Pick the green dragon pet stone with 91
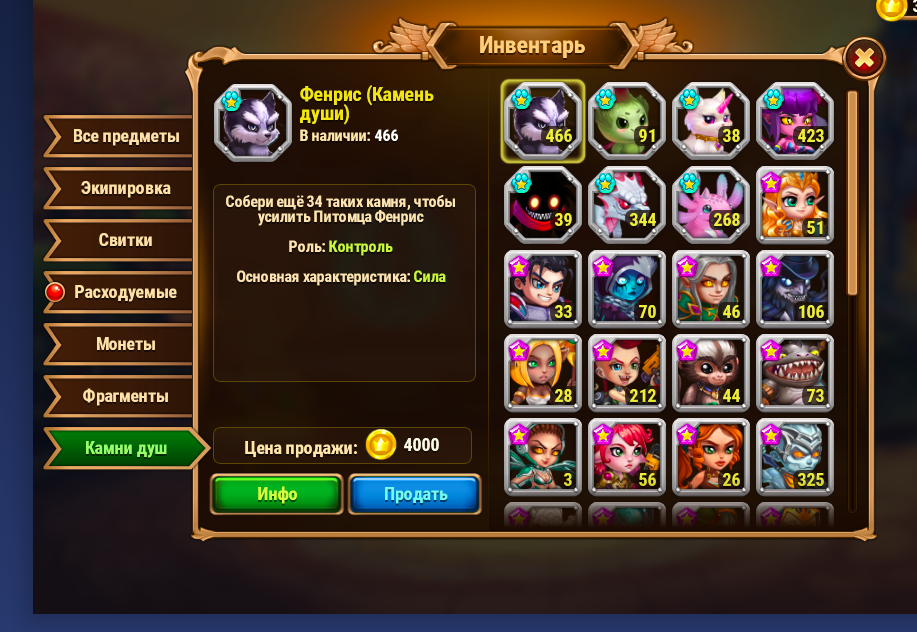Image resolution: width=917 pixels, height=632 pixels. click(x=626, y=121)
